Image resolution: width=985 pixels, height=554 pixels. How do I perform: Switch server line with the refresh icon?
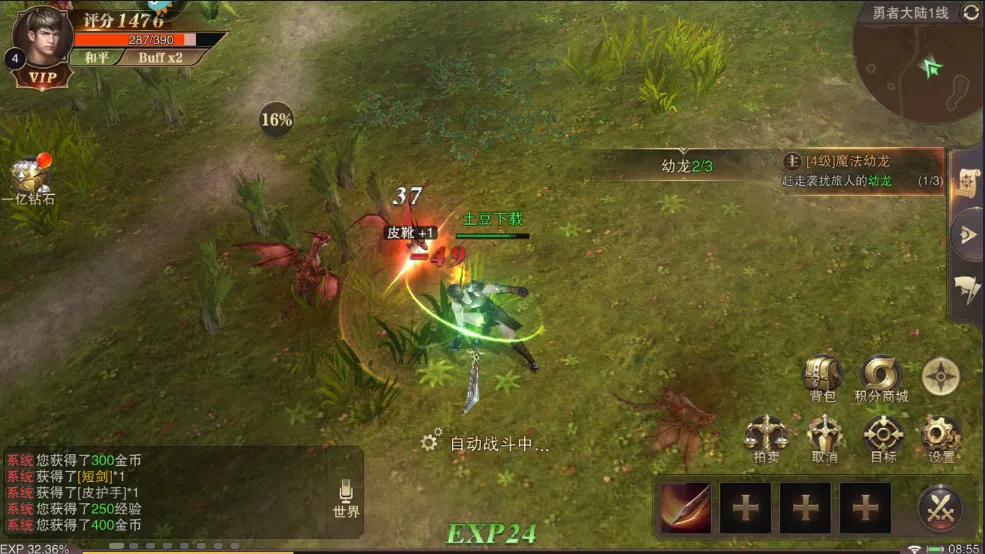[970, 13]
